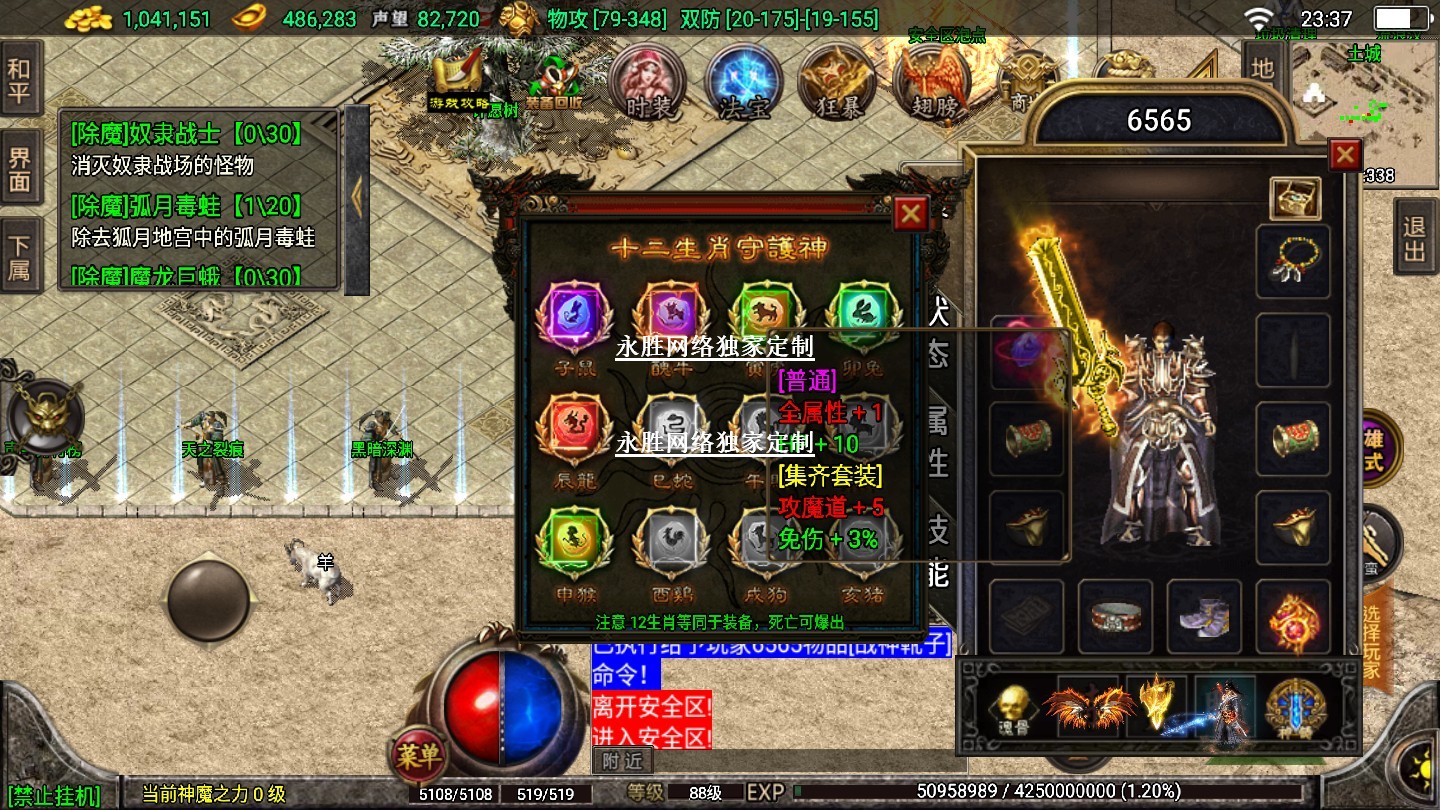Click the 退出 exit button
Screen dimensions: 1440x810
(x=1414, y=239)
